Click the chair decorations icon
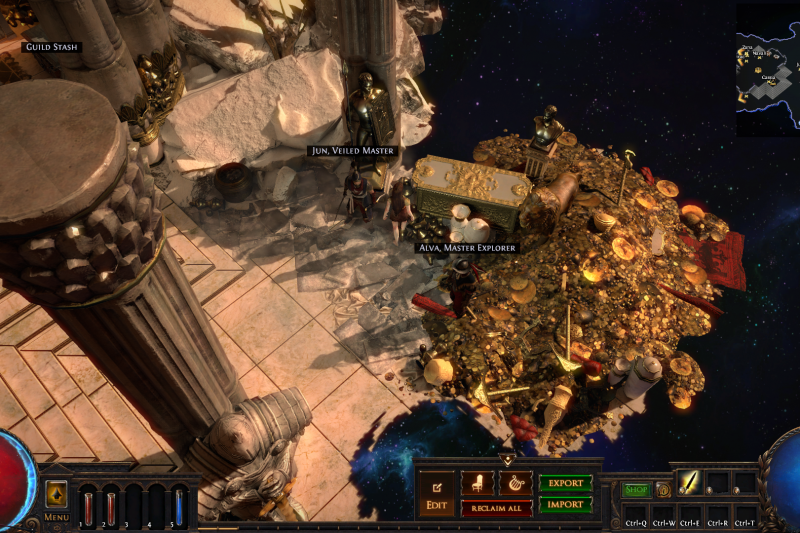 pos(477,483)
